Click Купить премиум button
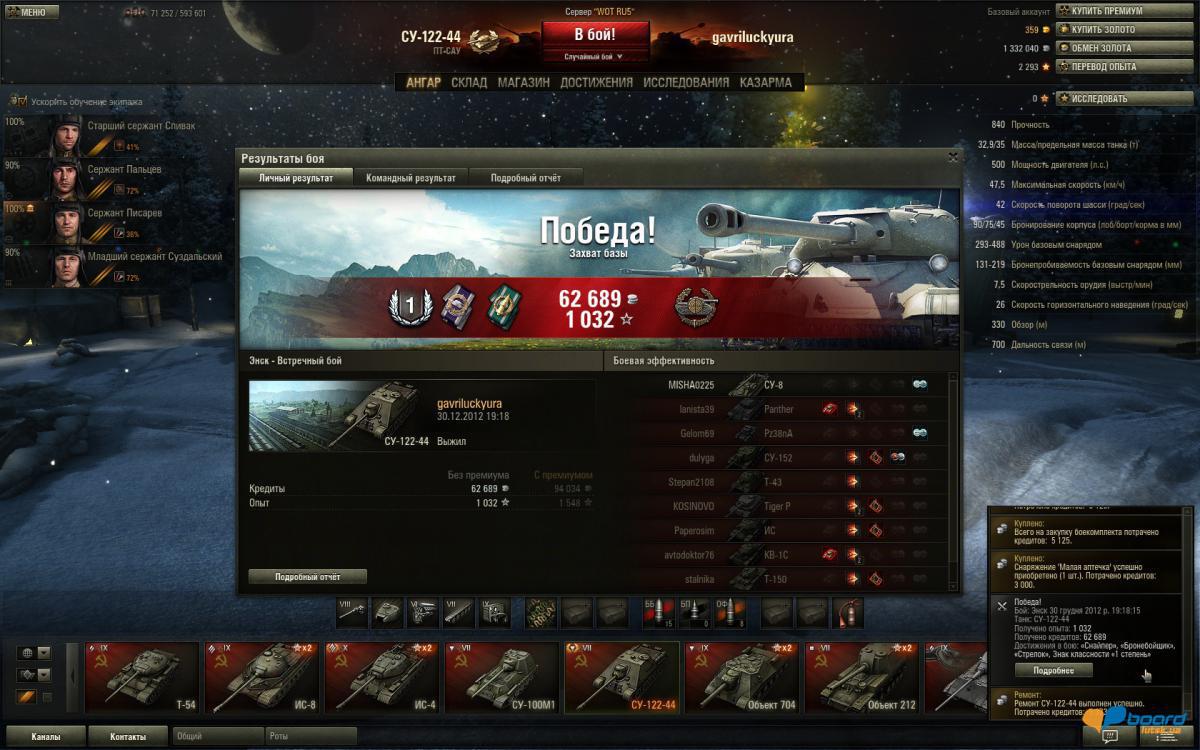 pyautogui.click(x=1112, y=11)
